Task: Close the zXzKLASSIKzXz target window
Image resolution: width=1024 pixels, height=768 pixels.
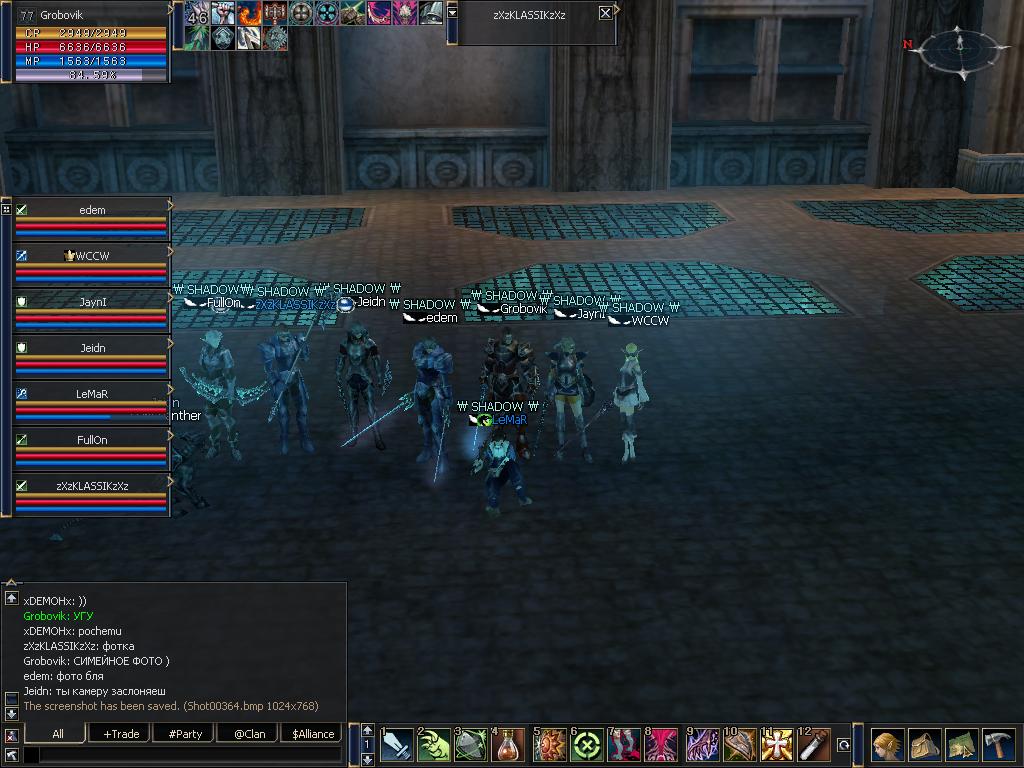Action: point(605,13)
